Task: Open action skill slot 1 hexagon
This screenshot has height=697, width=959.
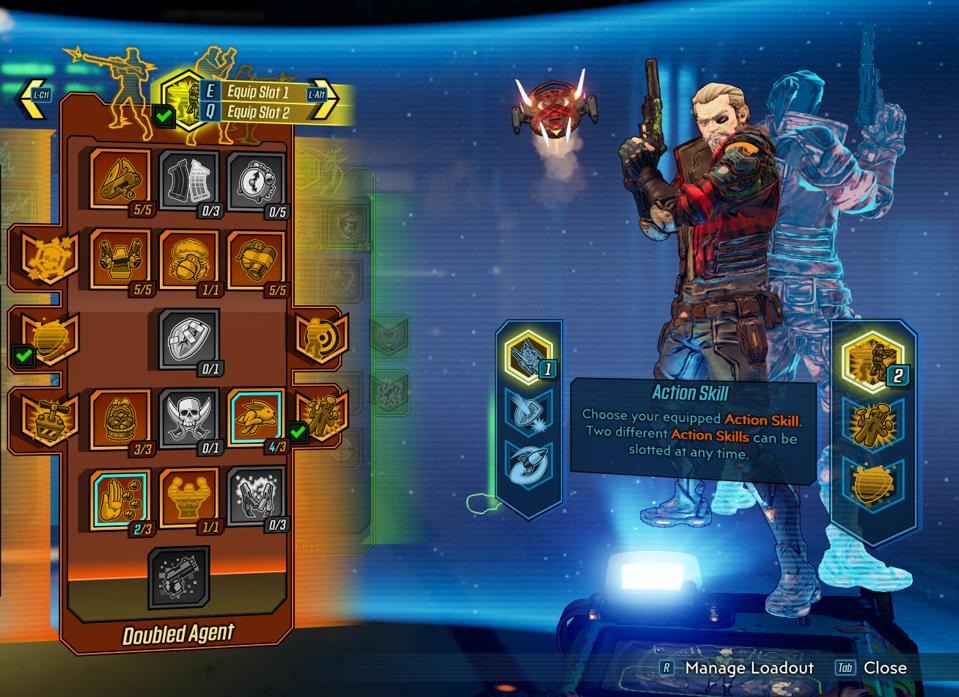Action: tap(529, 355)
